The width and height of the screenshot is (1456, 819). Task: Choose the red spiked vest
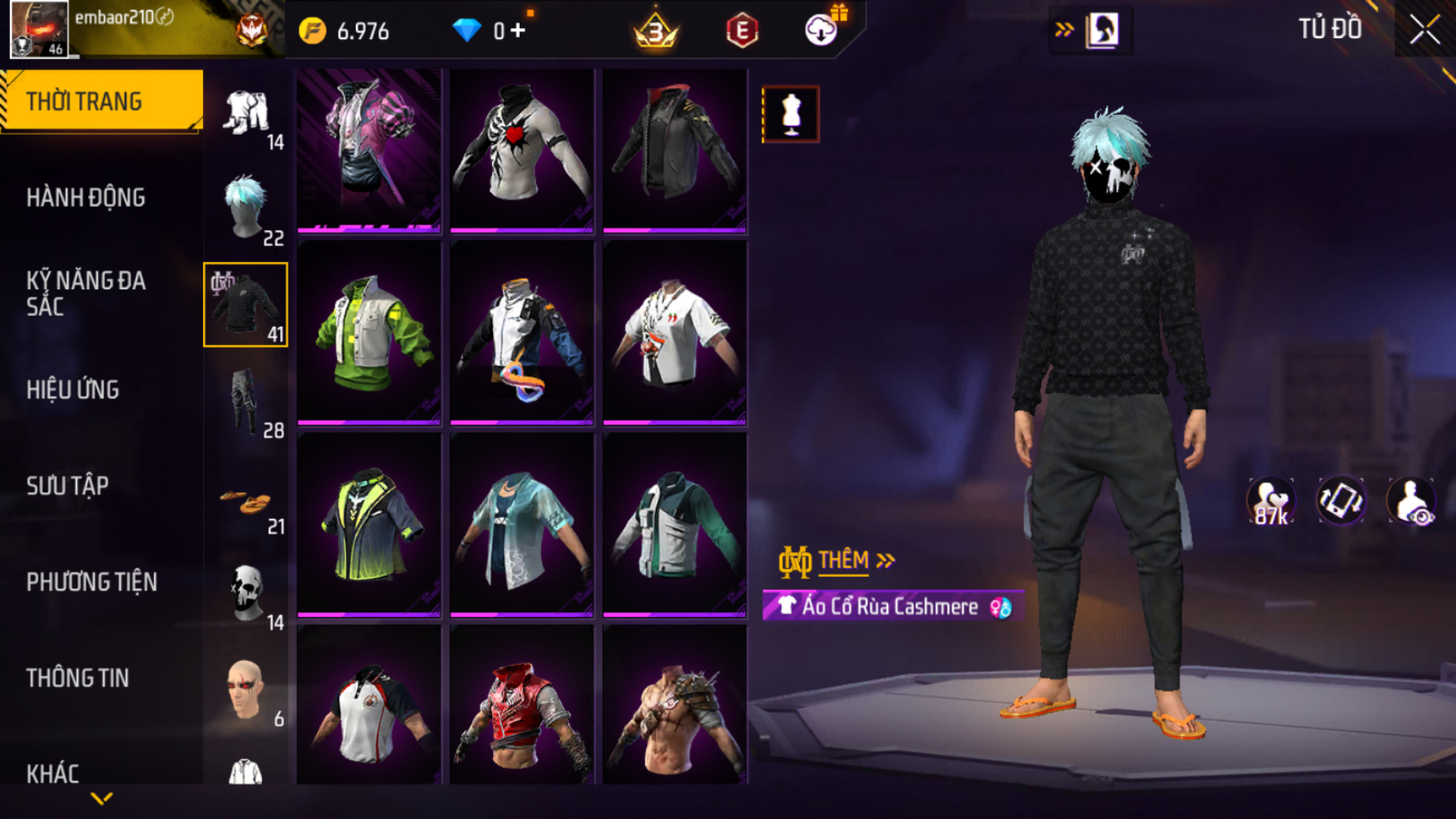tap(521, 707)
